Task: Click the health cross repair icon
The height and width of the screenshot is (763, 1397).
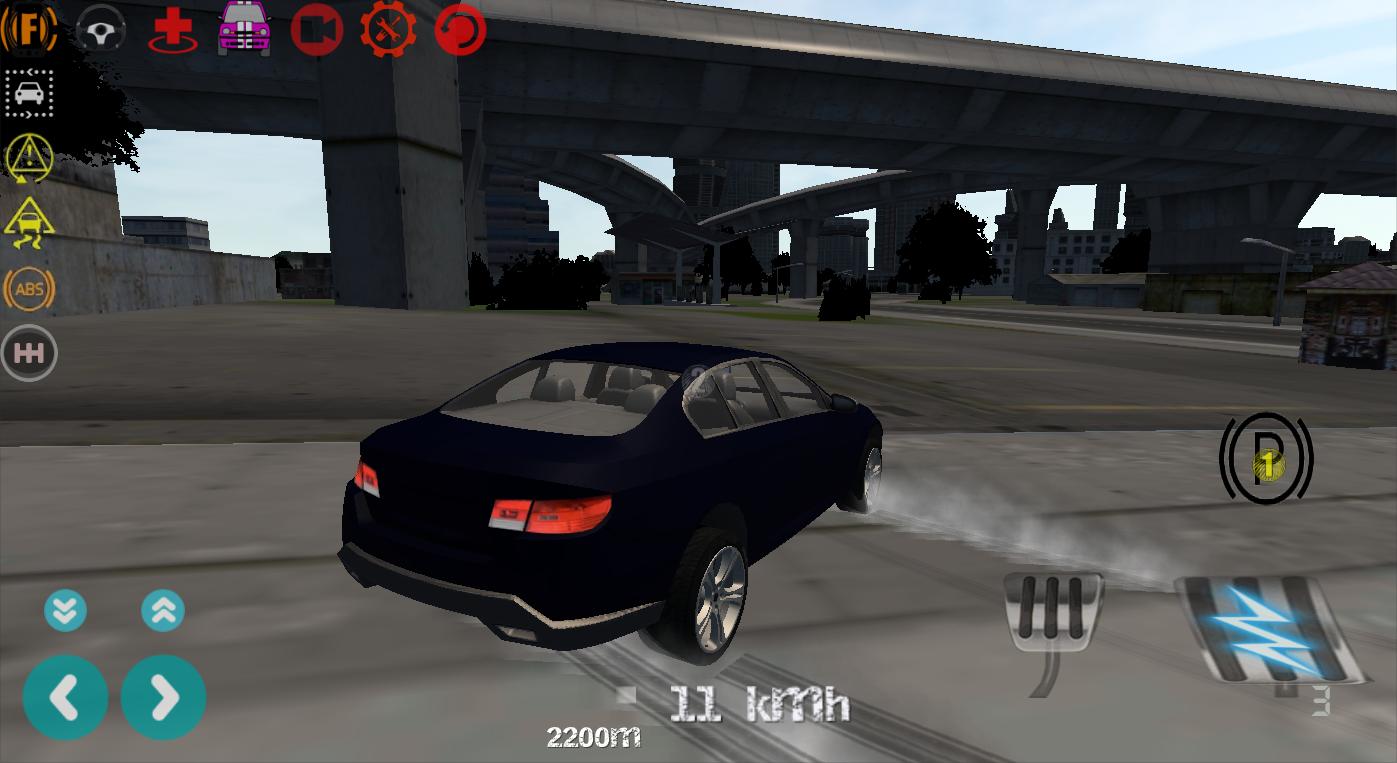Action: click(x=171, y=28)
